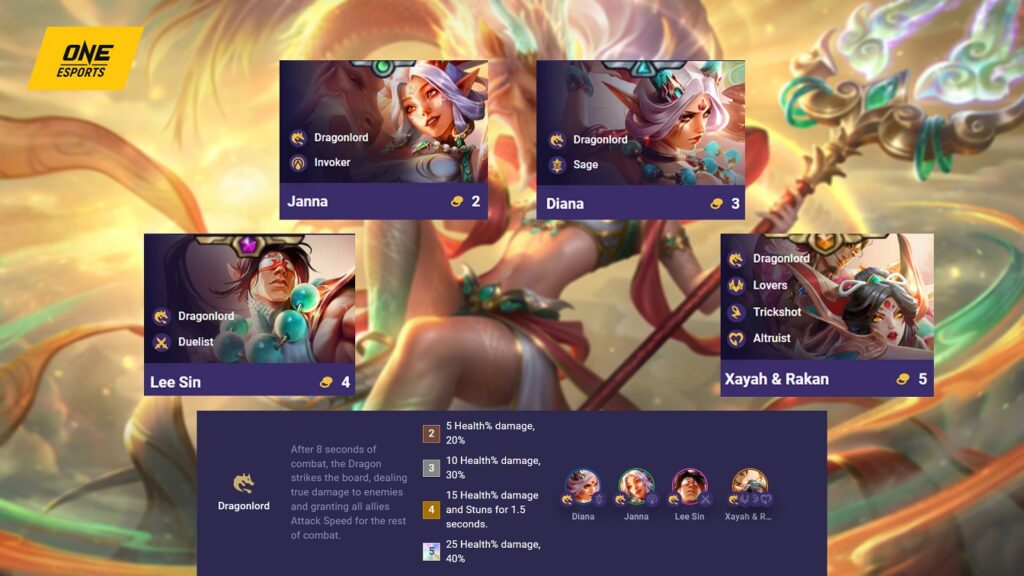Click the Altruist trait on Xayah & Rakan
Screen dimensions: 1024x576
771,338
